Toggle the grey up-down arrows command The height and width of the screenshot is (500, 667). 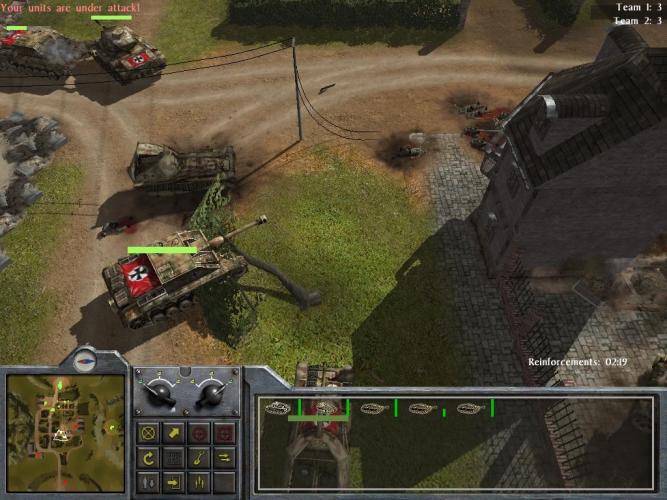click(x=148, y=482)
